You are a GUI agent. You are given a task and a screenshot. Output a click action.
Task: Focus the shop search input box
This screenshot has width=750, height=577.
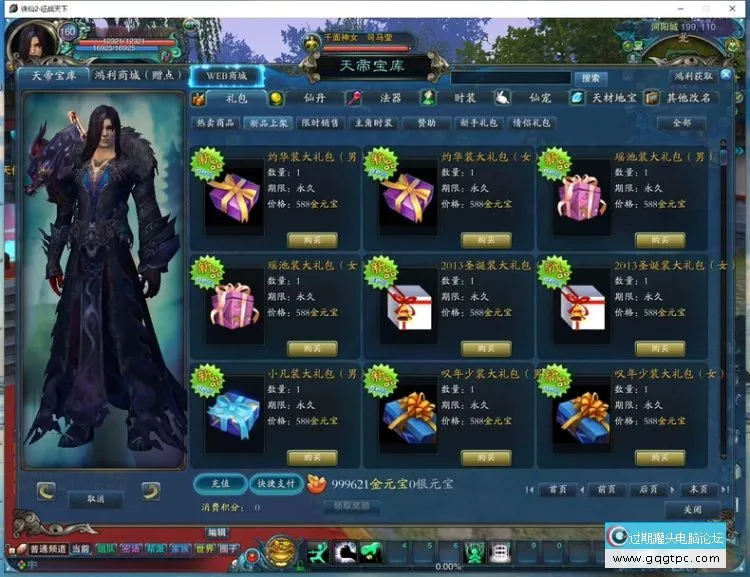[511, 77]
